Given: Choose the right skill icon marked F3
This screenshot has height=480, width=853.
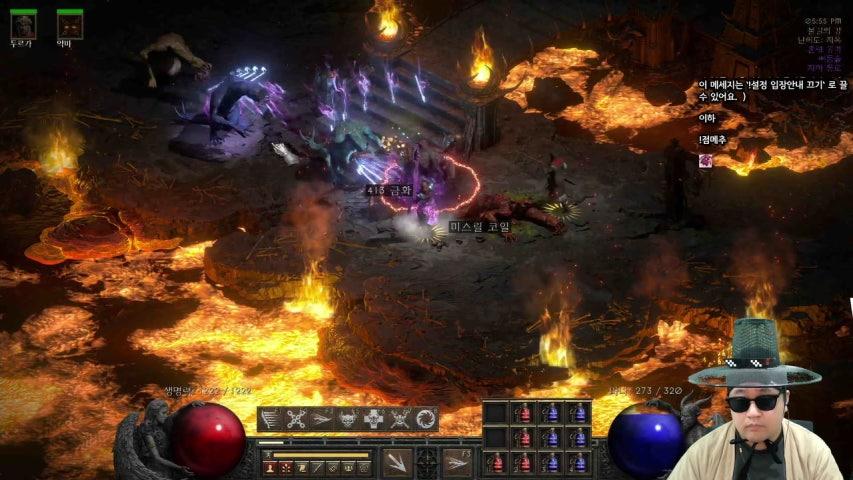Looking at the screenshot, I should click(458, 462).
